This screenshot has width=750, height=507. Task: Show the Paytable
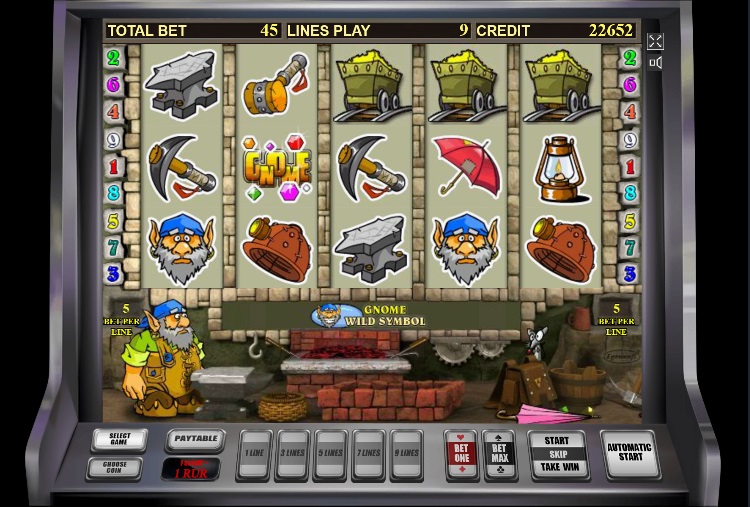194,439
